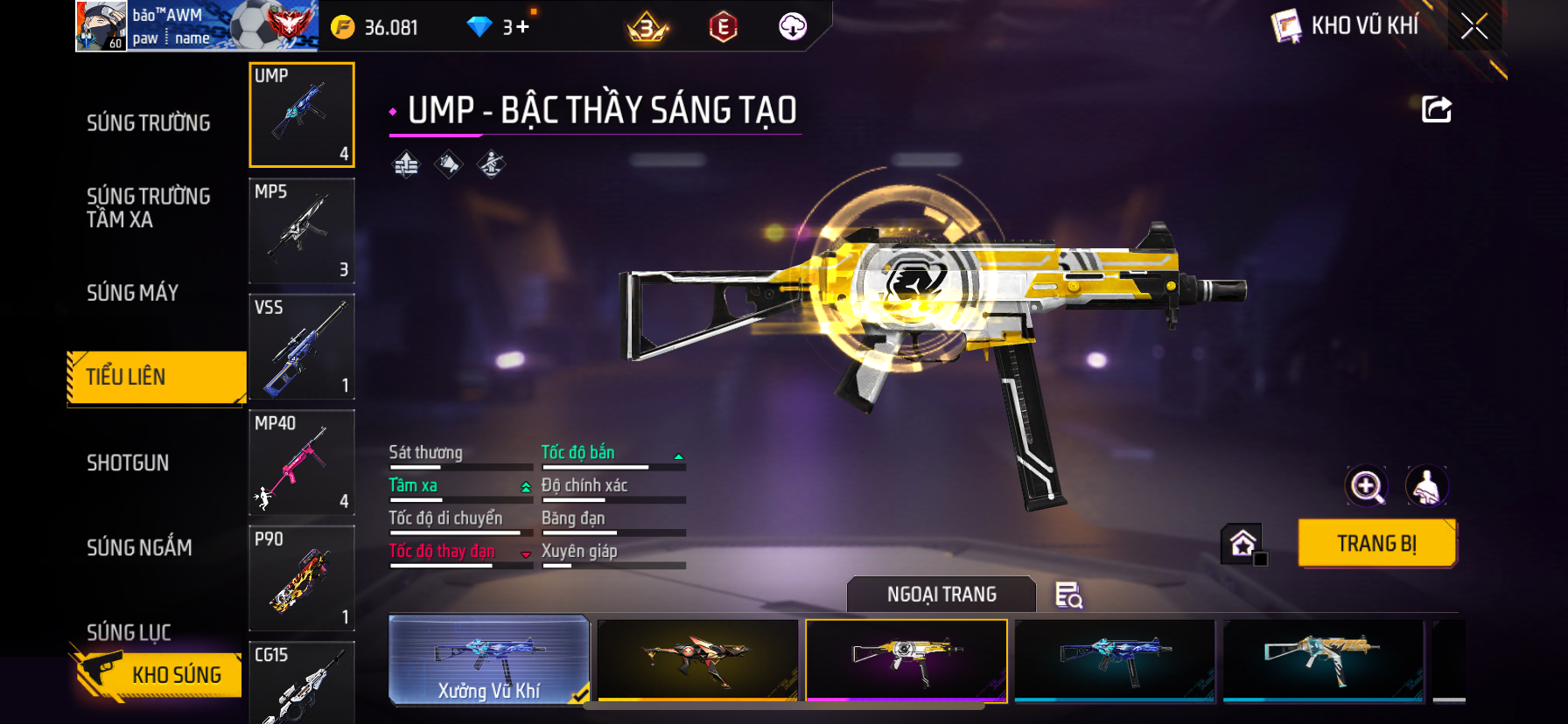Pick the MP5 weapon tile
The height and width of the screenshot is (724, 1568).
pos(302,231)
